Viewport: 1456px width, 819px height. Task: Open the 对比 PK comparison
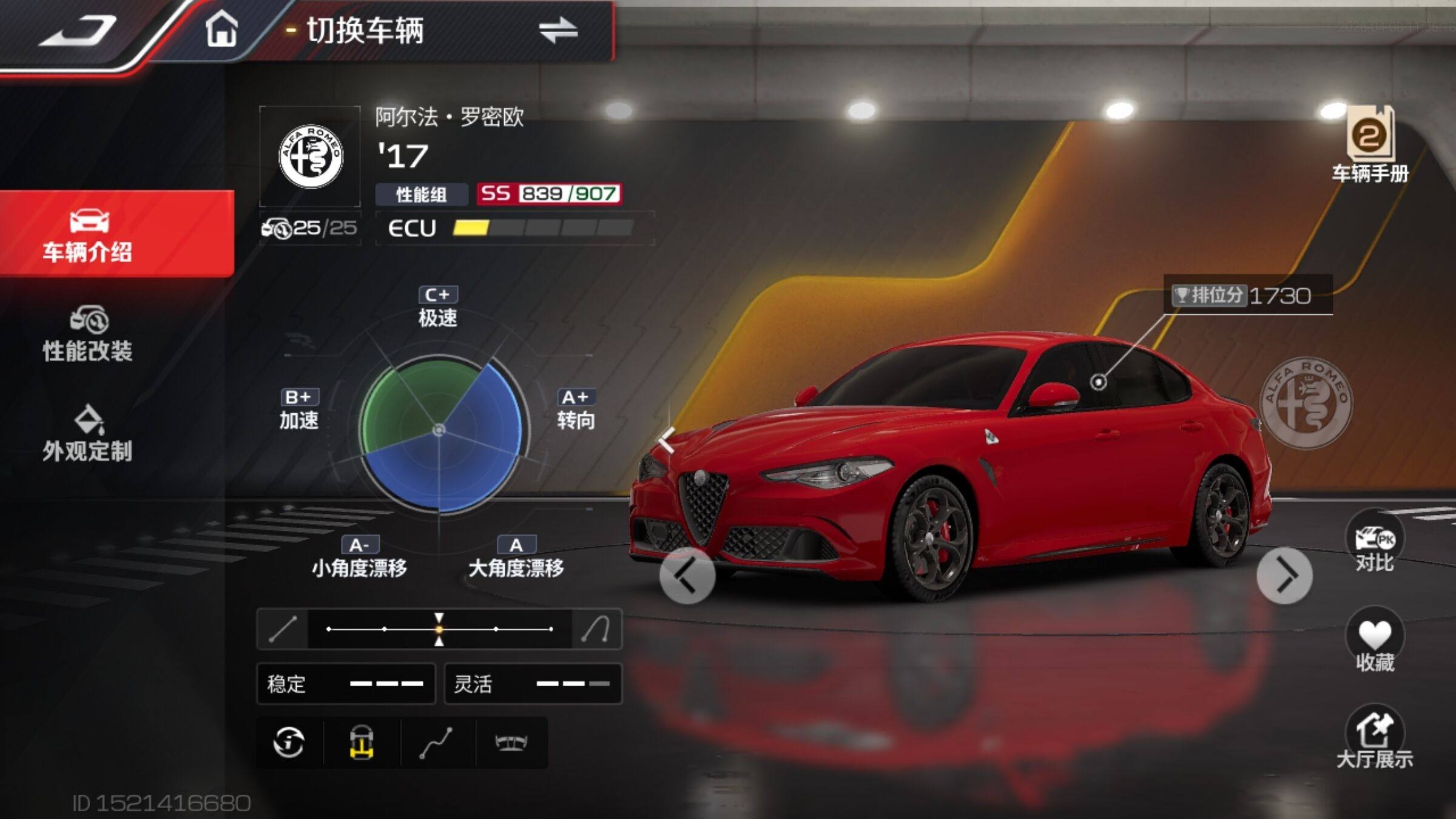click(x=1375, y=542)
